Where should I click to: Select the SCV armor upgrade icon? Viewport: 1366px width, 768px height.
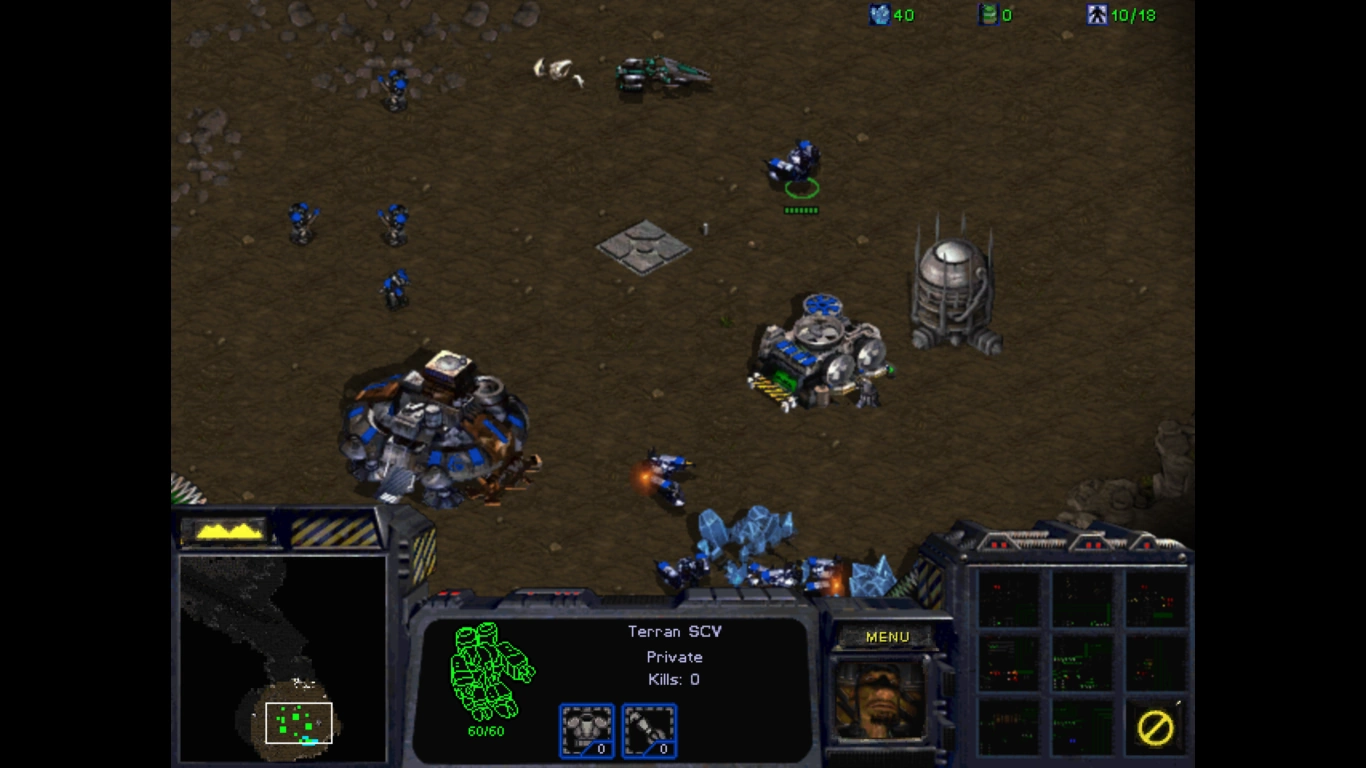tap(587, 730)
